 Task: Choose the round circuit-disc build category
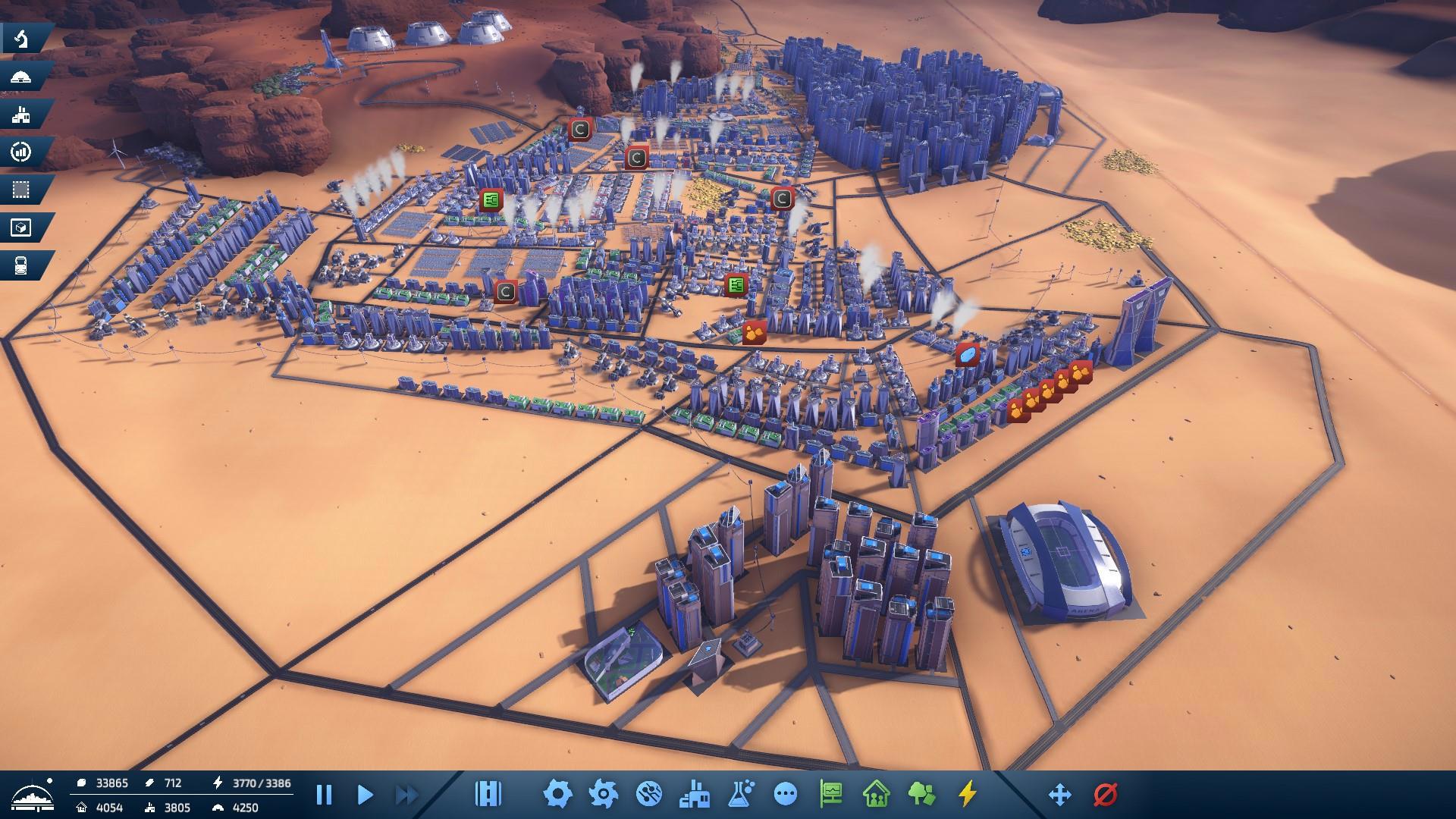pyautogui.click(x=649, y=794)
